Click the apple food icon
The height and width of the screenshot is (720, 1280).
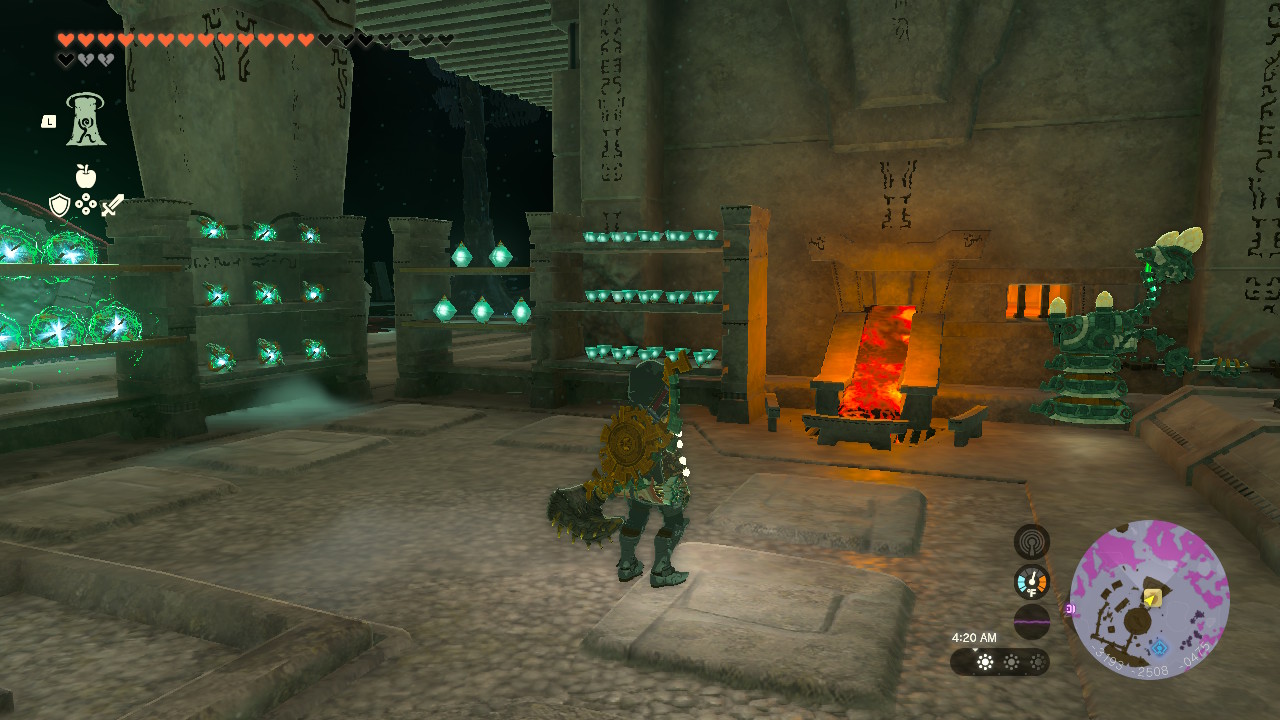click(85, 176)
